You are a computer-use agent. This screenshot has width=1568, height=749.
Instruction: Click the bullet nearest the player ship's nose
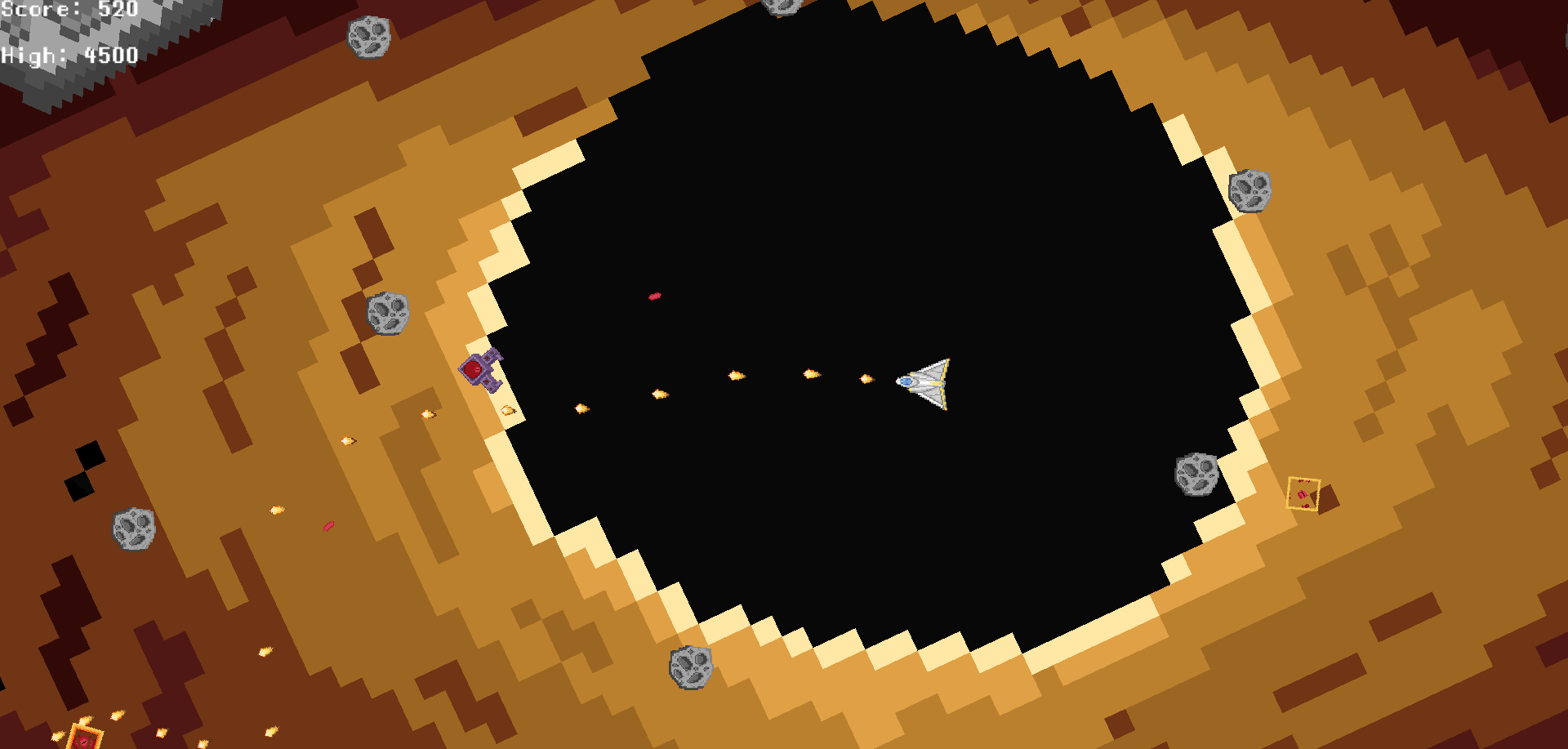point(866,377)
